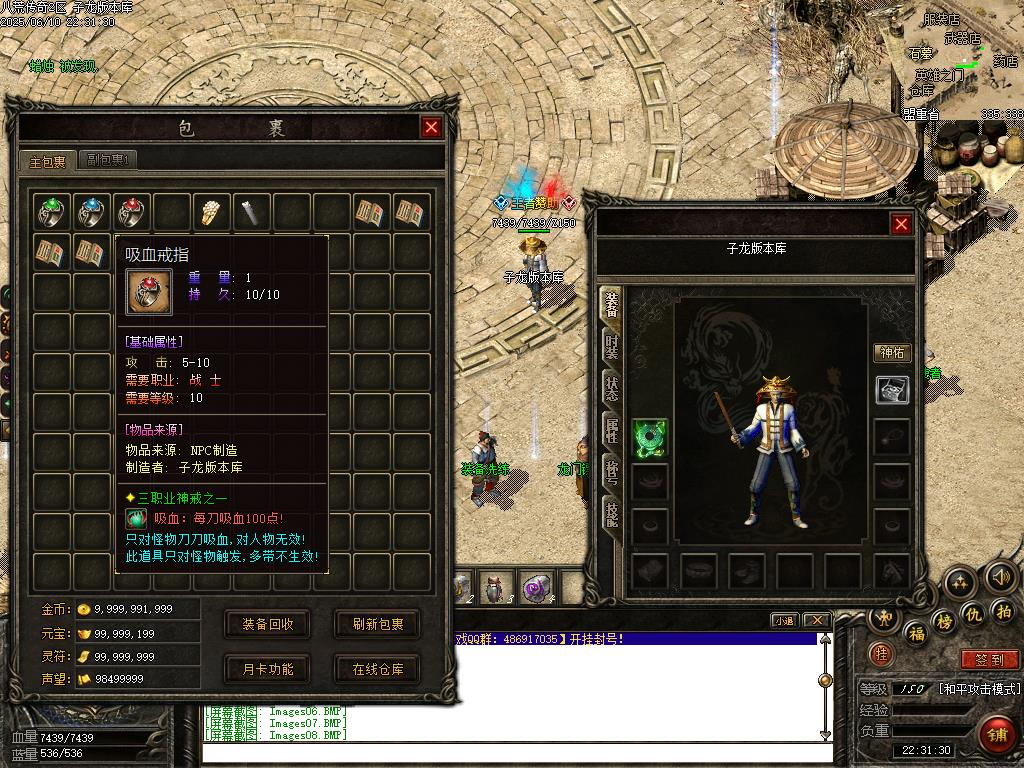Click the red 签到 sign-in button
The image size is (1024, 768).
[x=989, y=660]
